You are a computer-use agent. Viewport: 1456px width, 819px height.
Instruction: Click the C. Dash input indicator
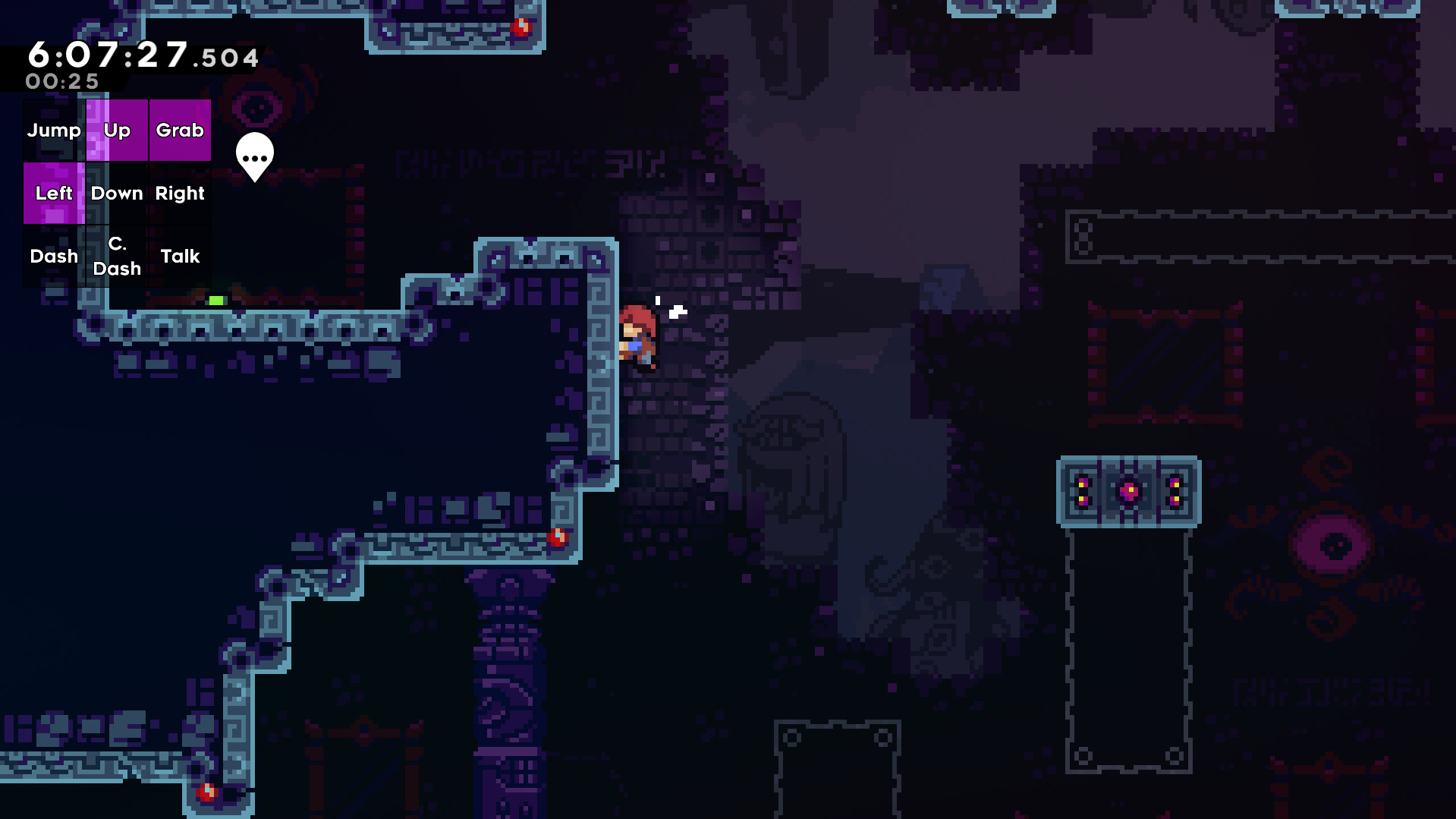(x=117, y=256)
